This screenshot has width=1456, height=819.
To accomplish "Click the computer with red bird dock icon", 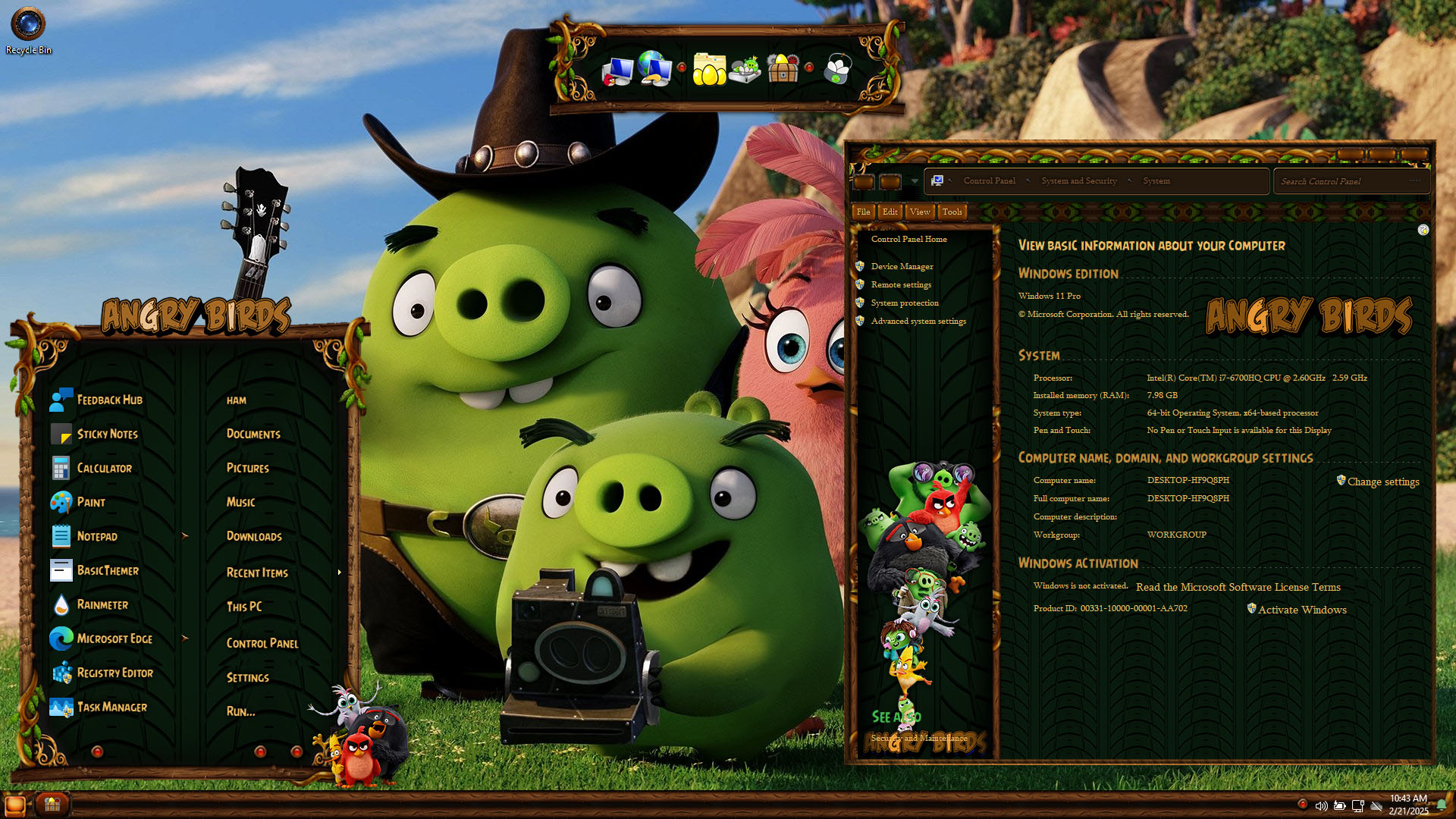I will coord(617,71).
